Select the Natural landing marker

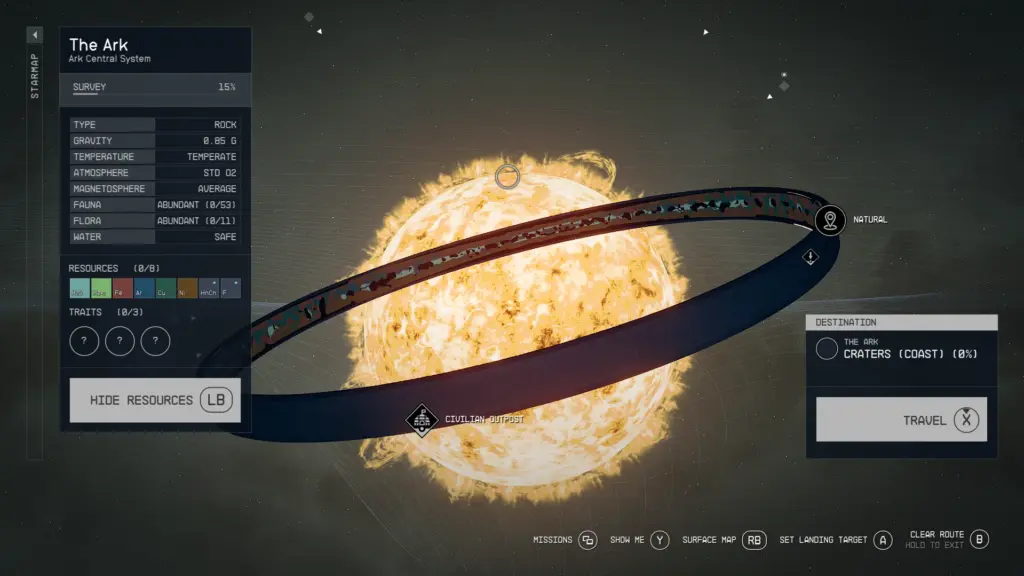[829, 220]
